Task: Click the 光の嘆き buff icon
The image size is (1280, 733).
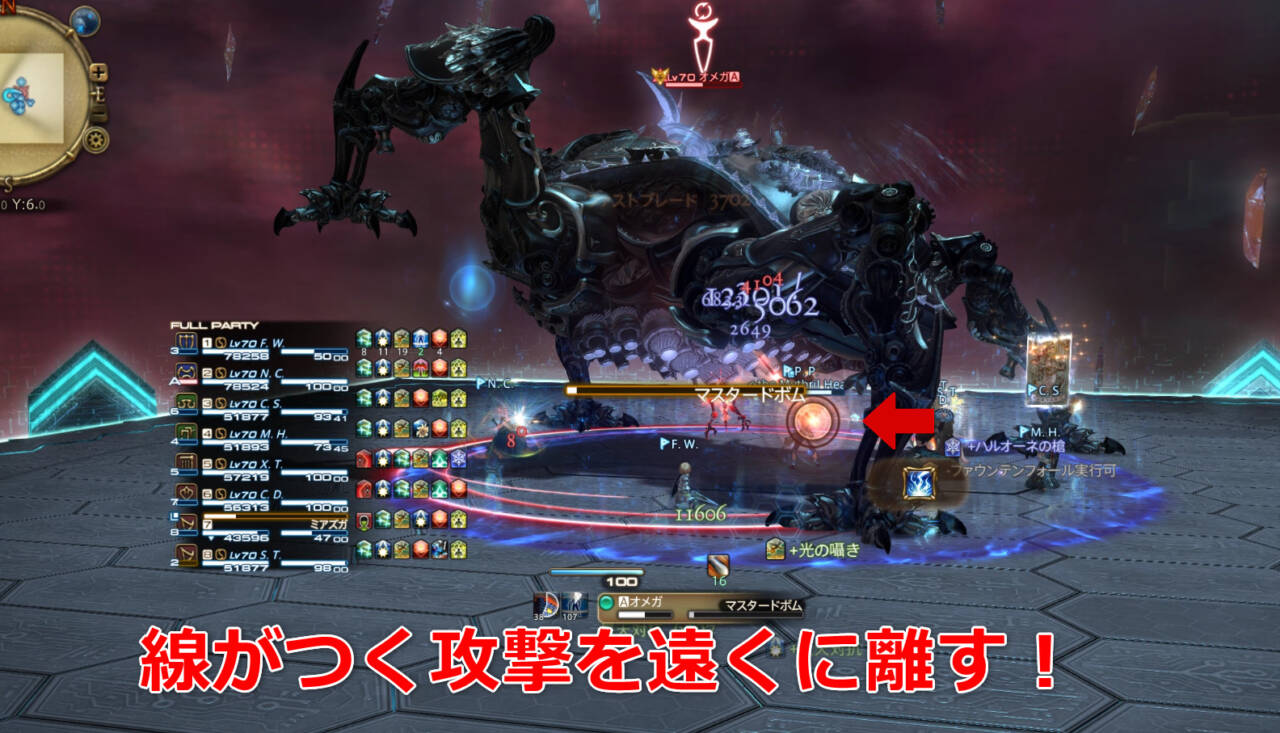Action: click(776, 548)
